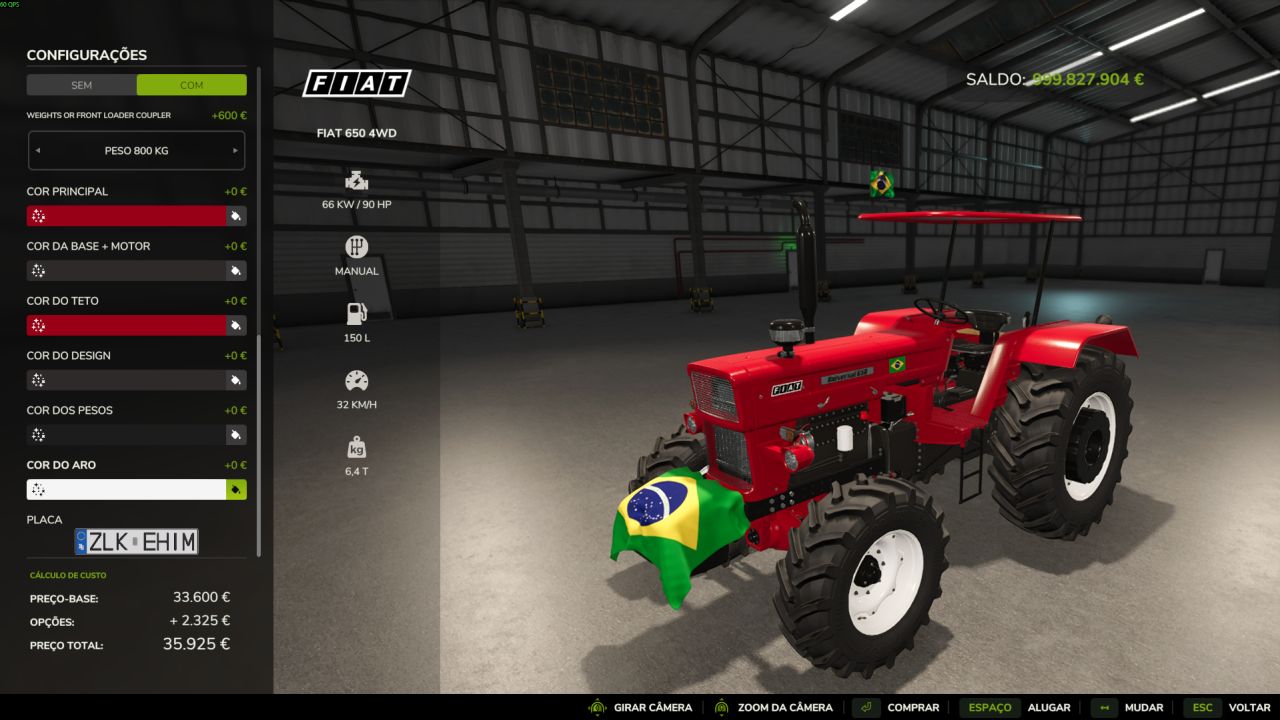The image size is (1280, 720).
Task: Click the left arrow of PESO 800 KG
Action: tap(38, 150)
